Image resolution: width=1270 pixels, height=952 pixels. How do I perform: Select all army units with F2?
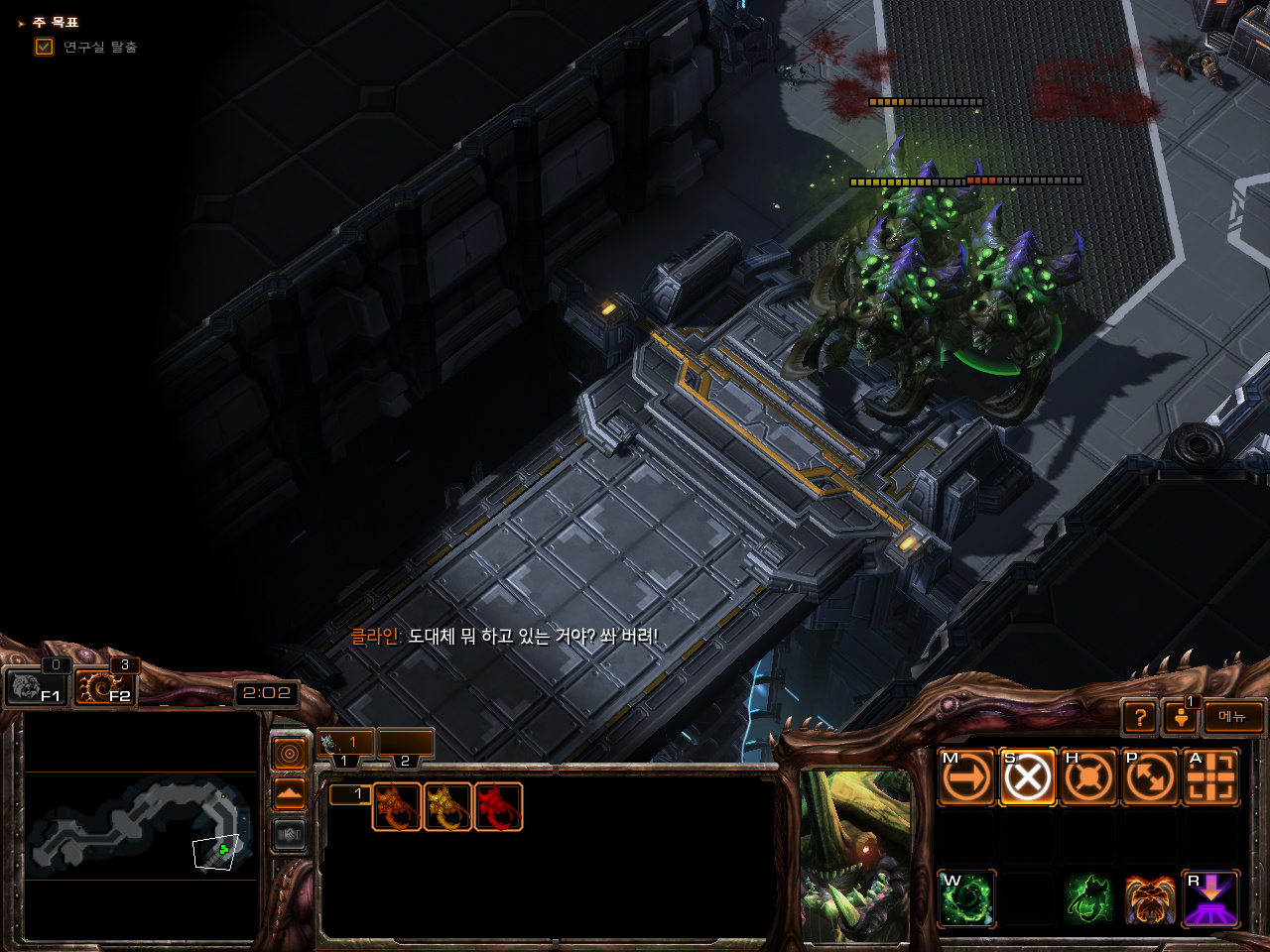point(103,686)
